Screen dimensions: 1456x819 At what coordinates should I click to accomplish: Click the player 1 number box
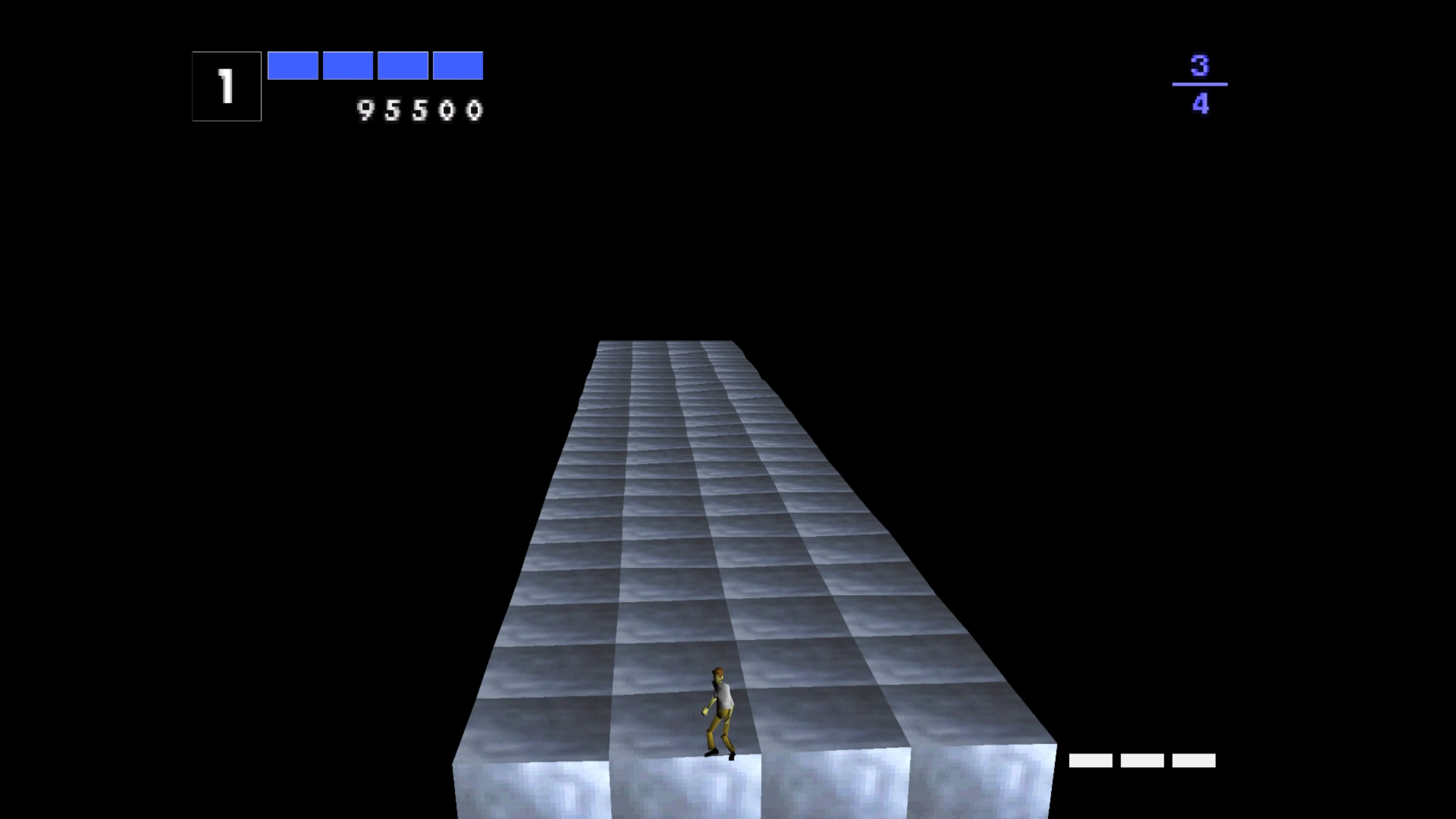point(226,86)
